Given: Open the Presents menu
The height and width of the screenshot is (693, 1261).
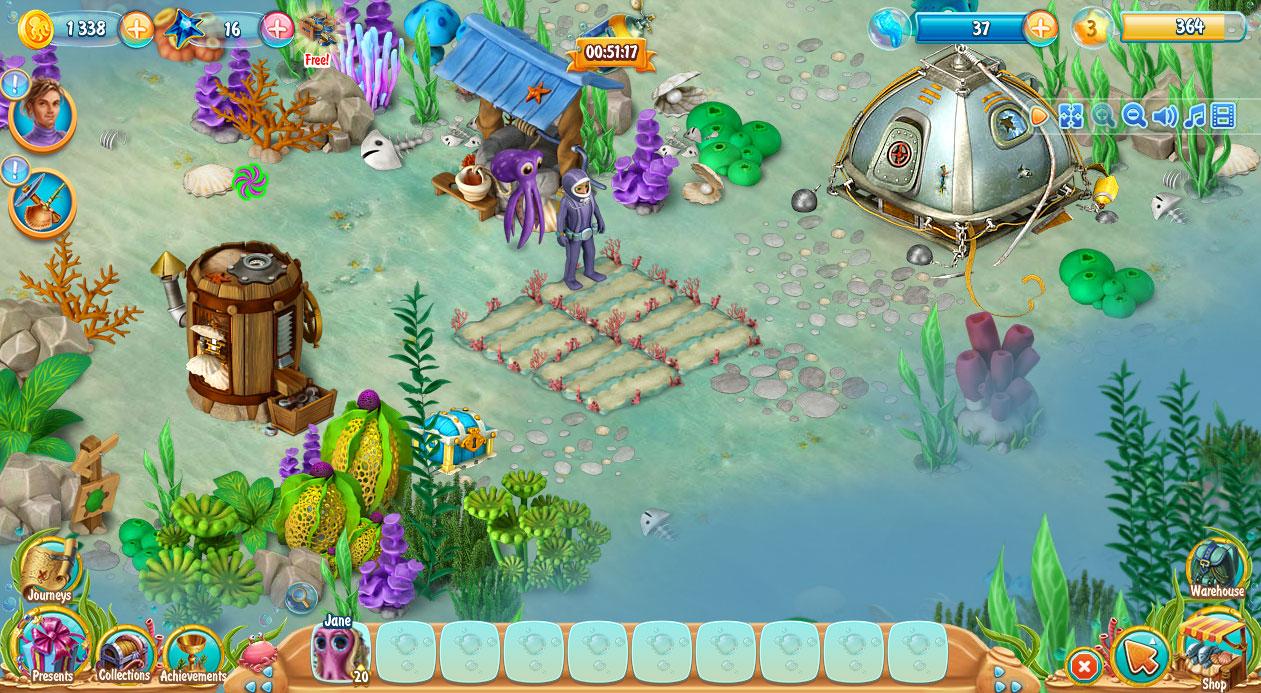Looking at the screenshot, I should pos(52,648).
